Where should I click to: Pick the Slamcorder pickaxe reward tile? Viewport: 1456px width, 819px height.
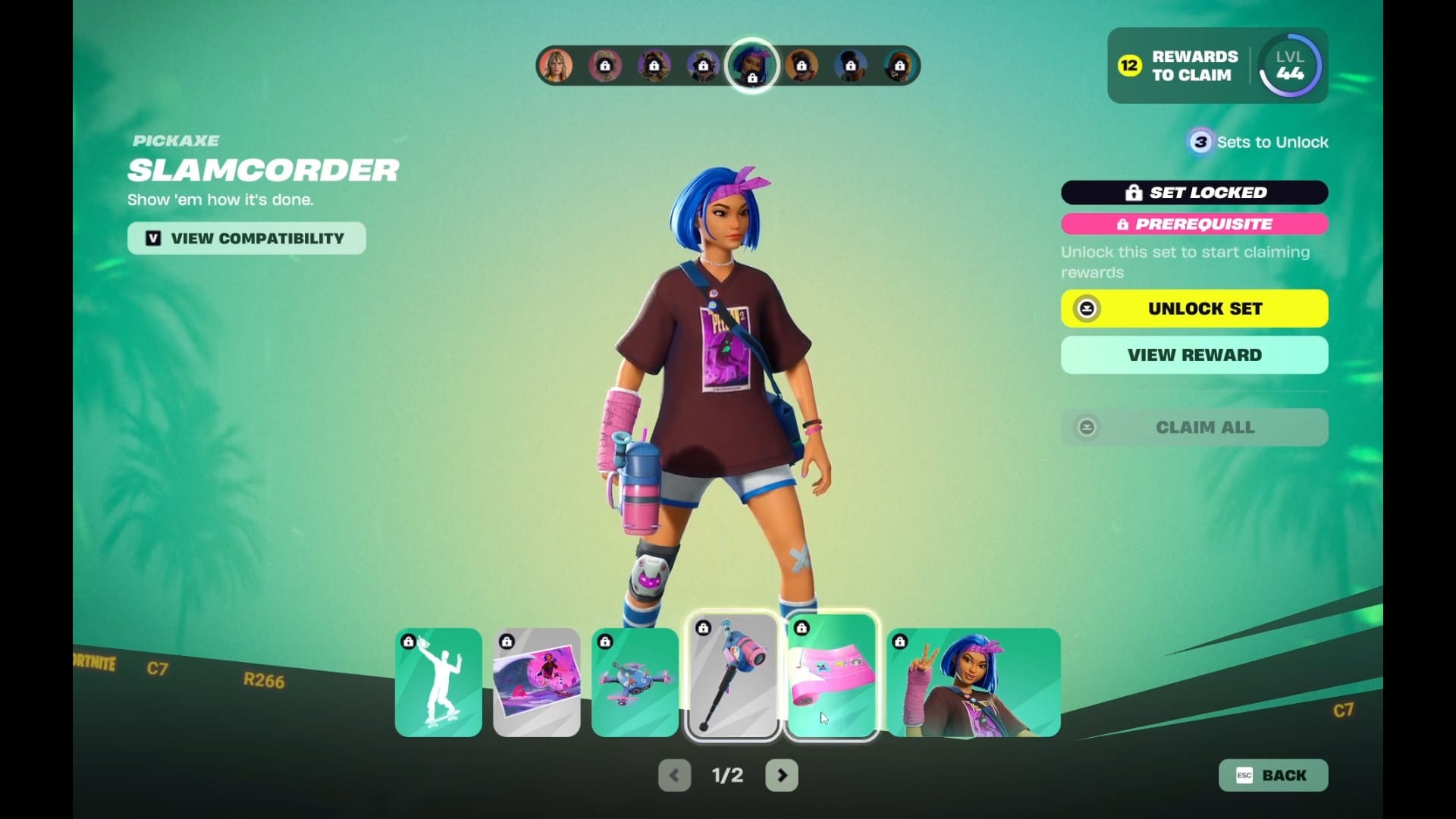coord(733,676)
